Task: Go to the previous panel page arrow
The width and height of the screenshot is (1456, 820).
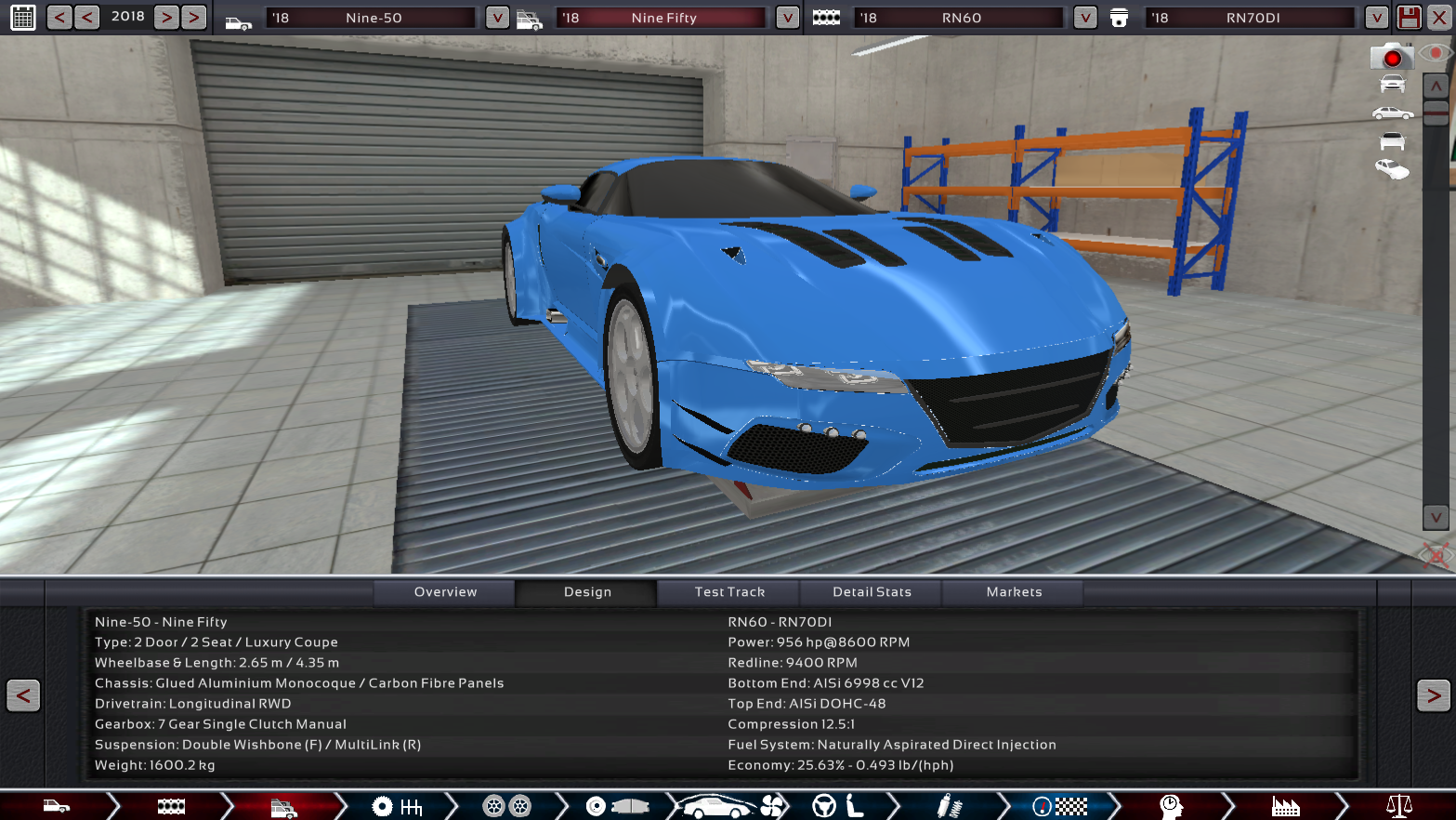Action: 23,695
